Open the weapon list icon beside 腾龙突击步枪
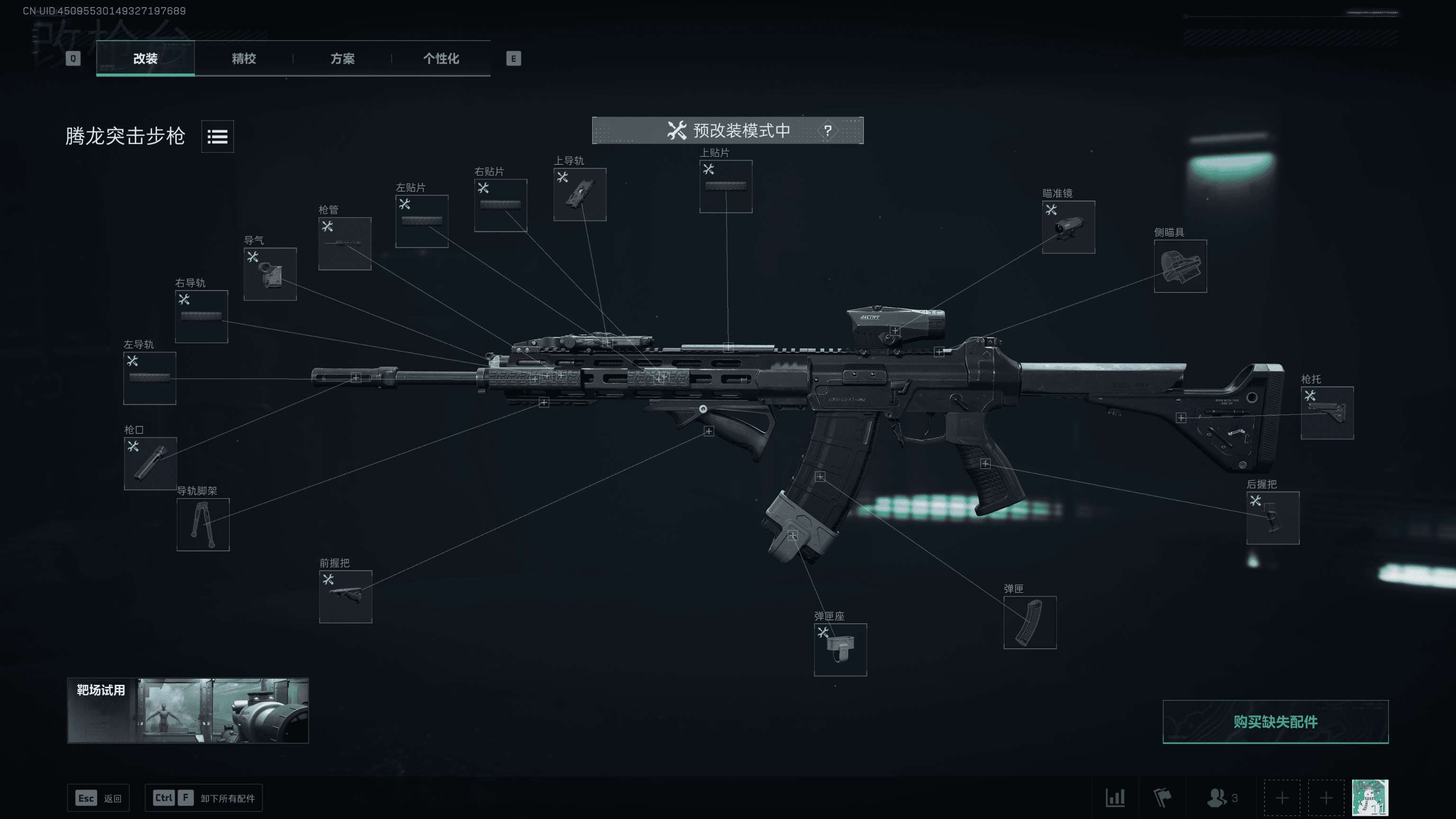 tap(217, 136)
